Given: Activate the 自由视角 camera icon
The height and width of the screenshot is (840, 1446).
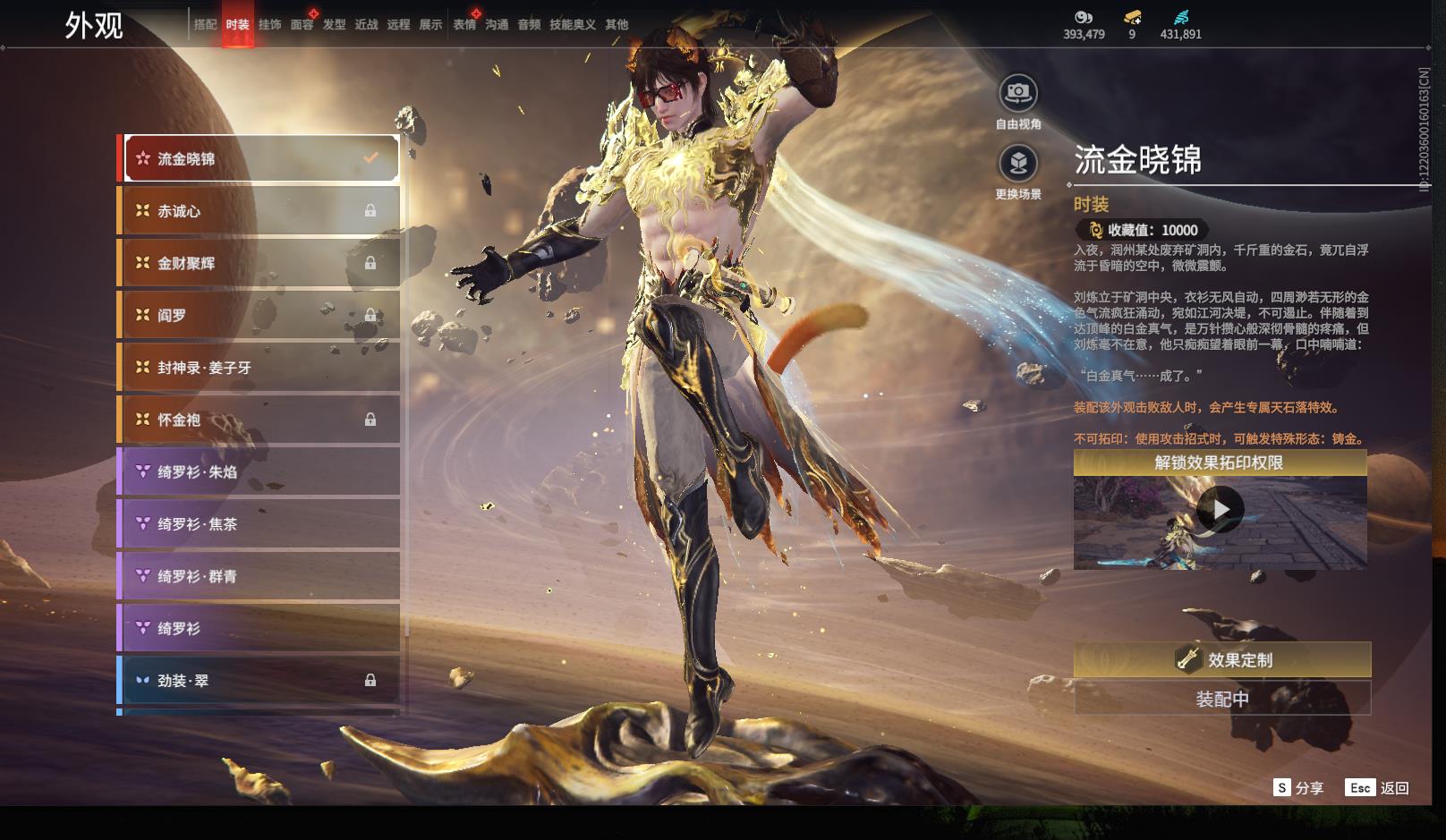Looking at the screenshot, I should [1018, 92].
